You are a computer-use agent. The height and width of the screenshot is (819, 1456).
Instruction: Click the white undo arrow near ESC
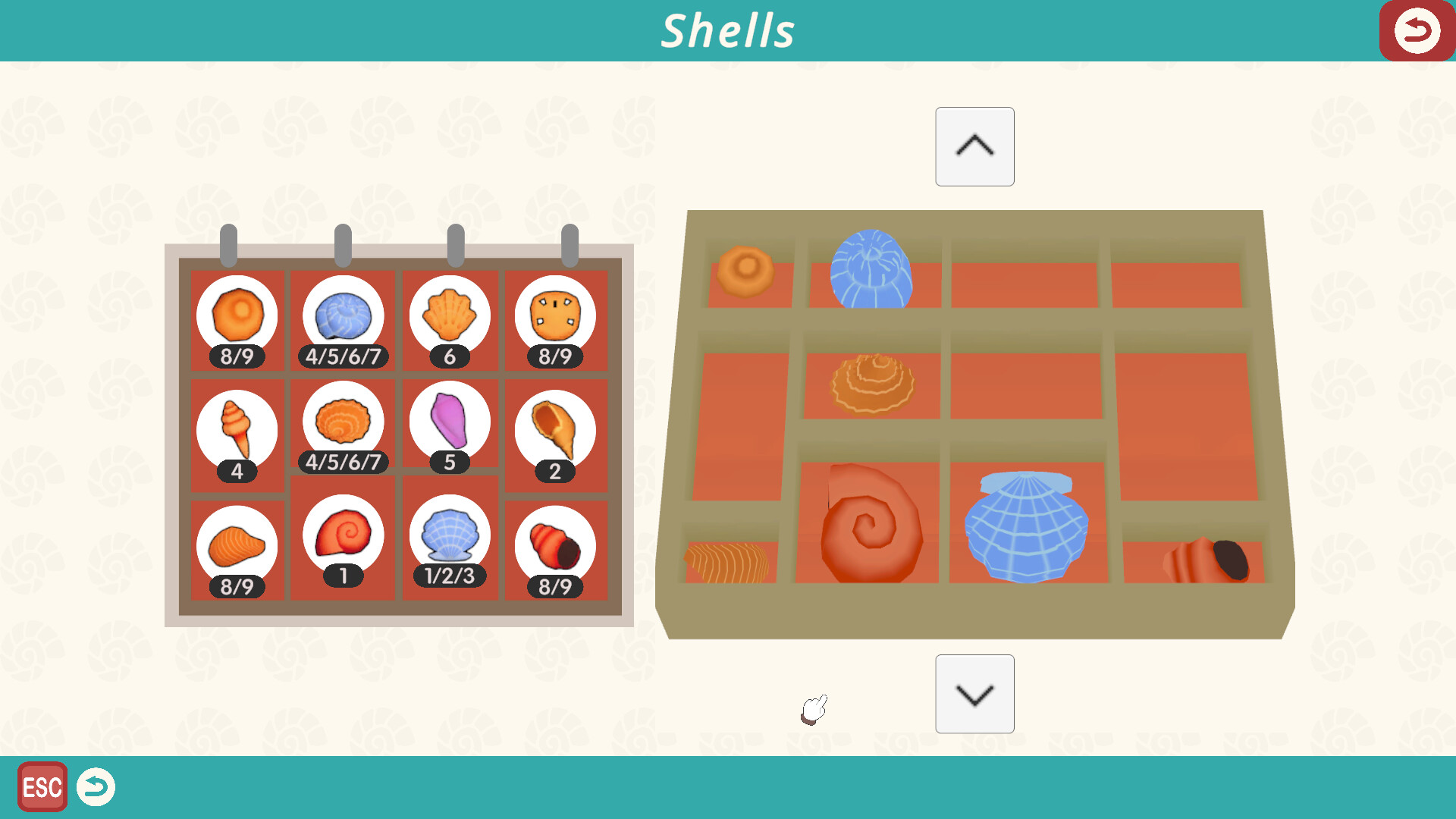96,788
